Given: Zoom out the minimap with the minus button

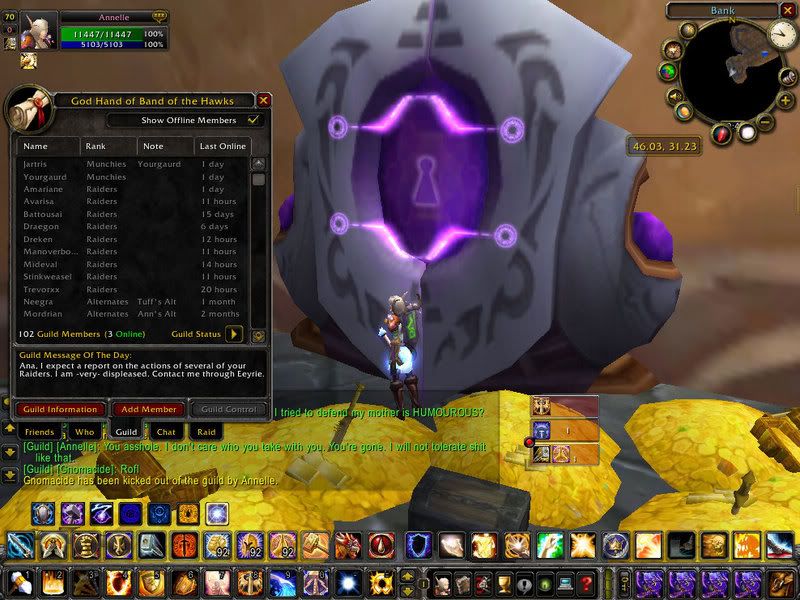Looking at the screenshot, I should click(765, 122).
